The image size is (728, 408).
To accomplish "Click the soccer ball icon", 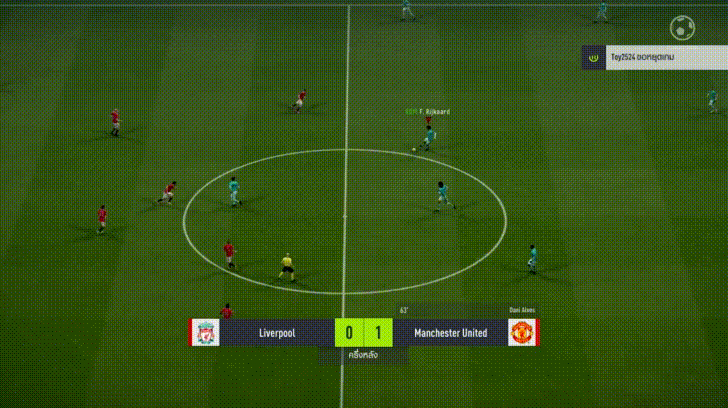I will [x=683, y=26].
